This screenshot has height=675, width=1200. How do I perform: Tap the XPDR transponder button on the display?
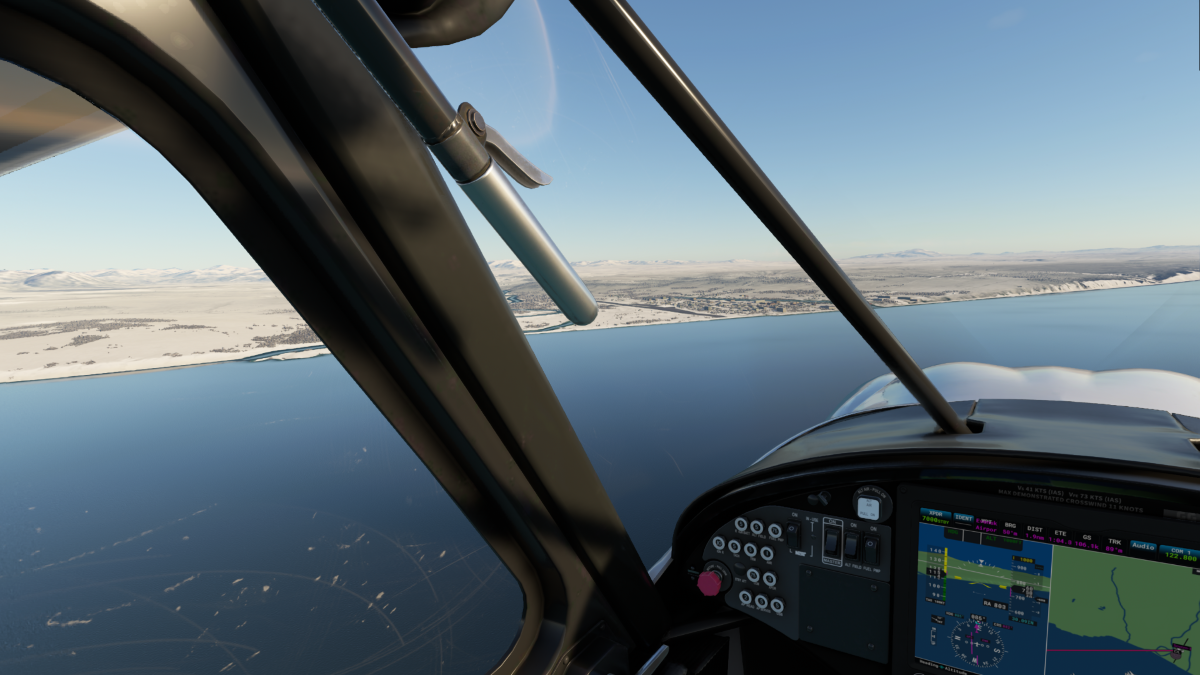tap(935, 517)
